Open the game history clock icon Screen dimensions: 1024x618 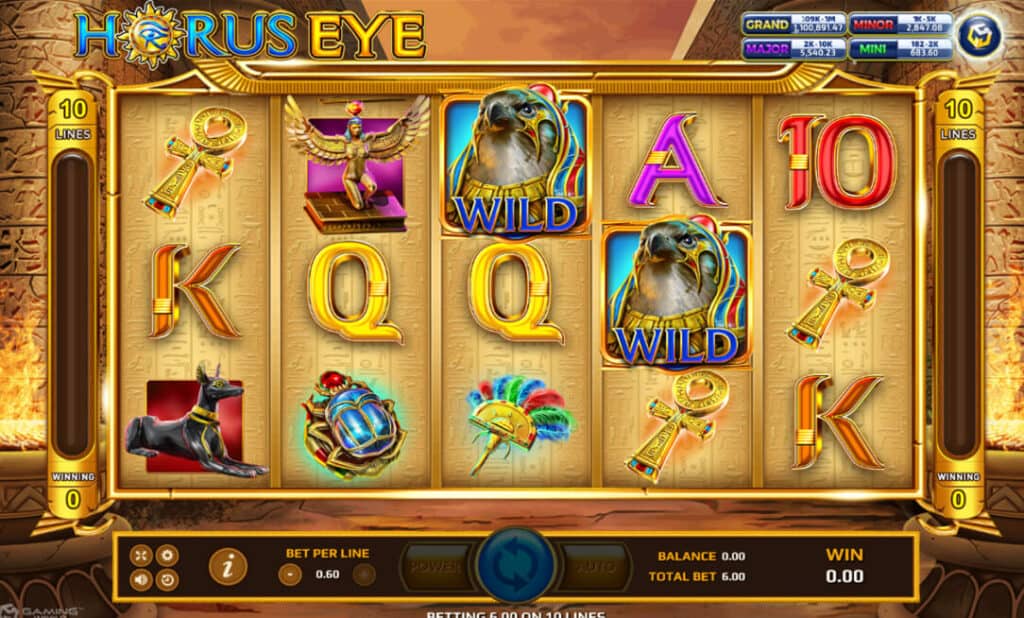coord(166,579)
